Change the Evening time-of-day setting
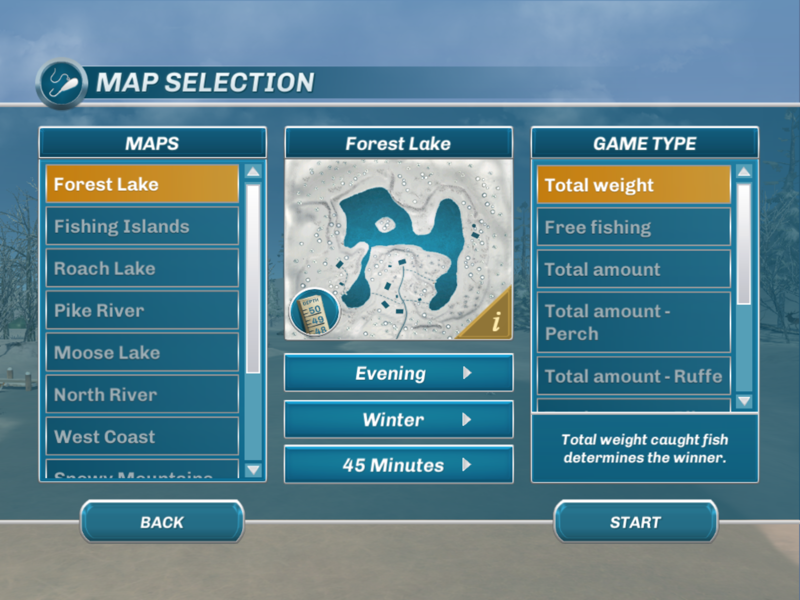 click(x=398, y=374)
